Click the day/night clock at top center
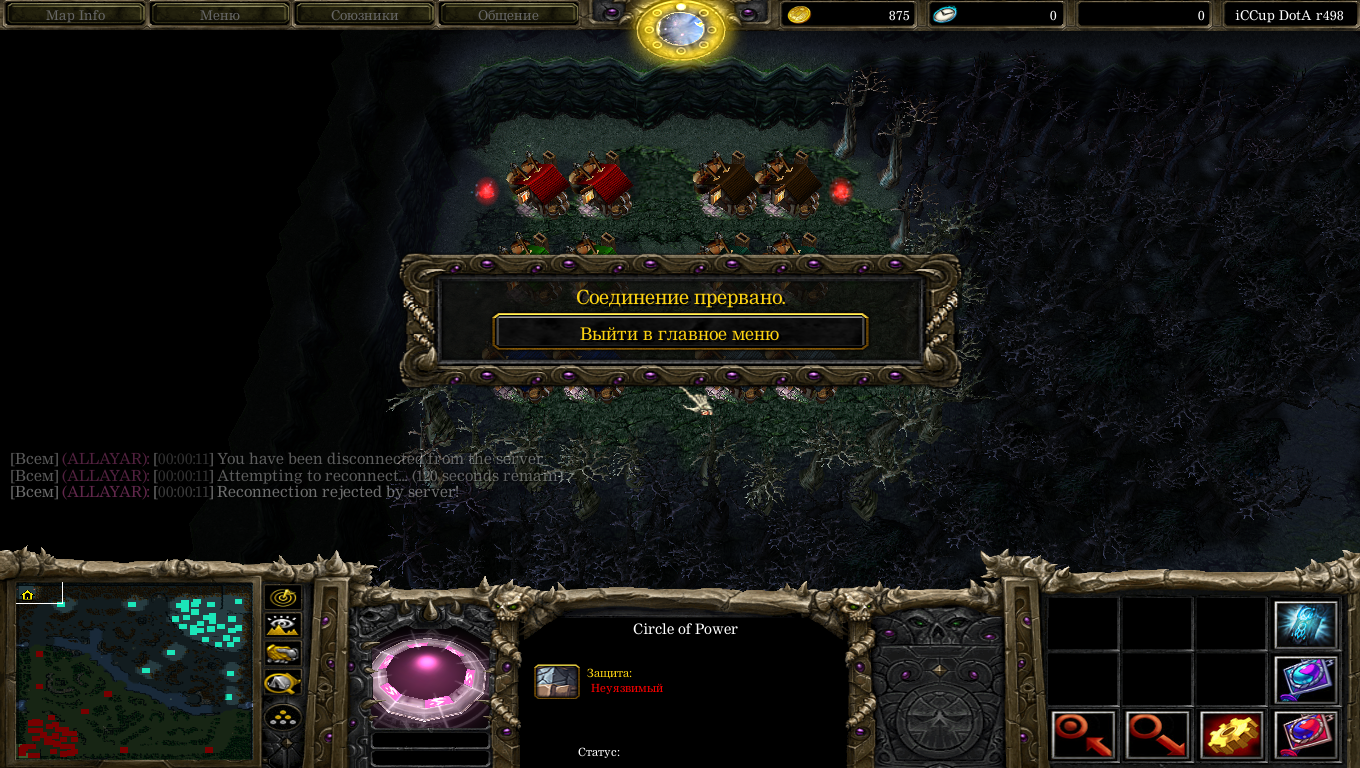 681,28
